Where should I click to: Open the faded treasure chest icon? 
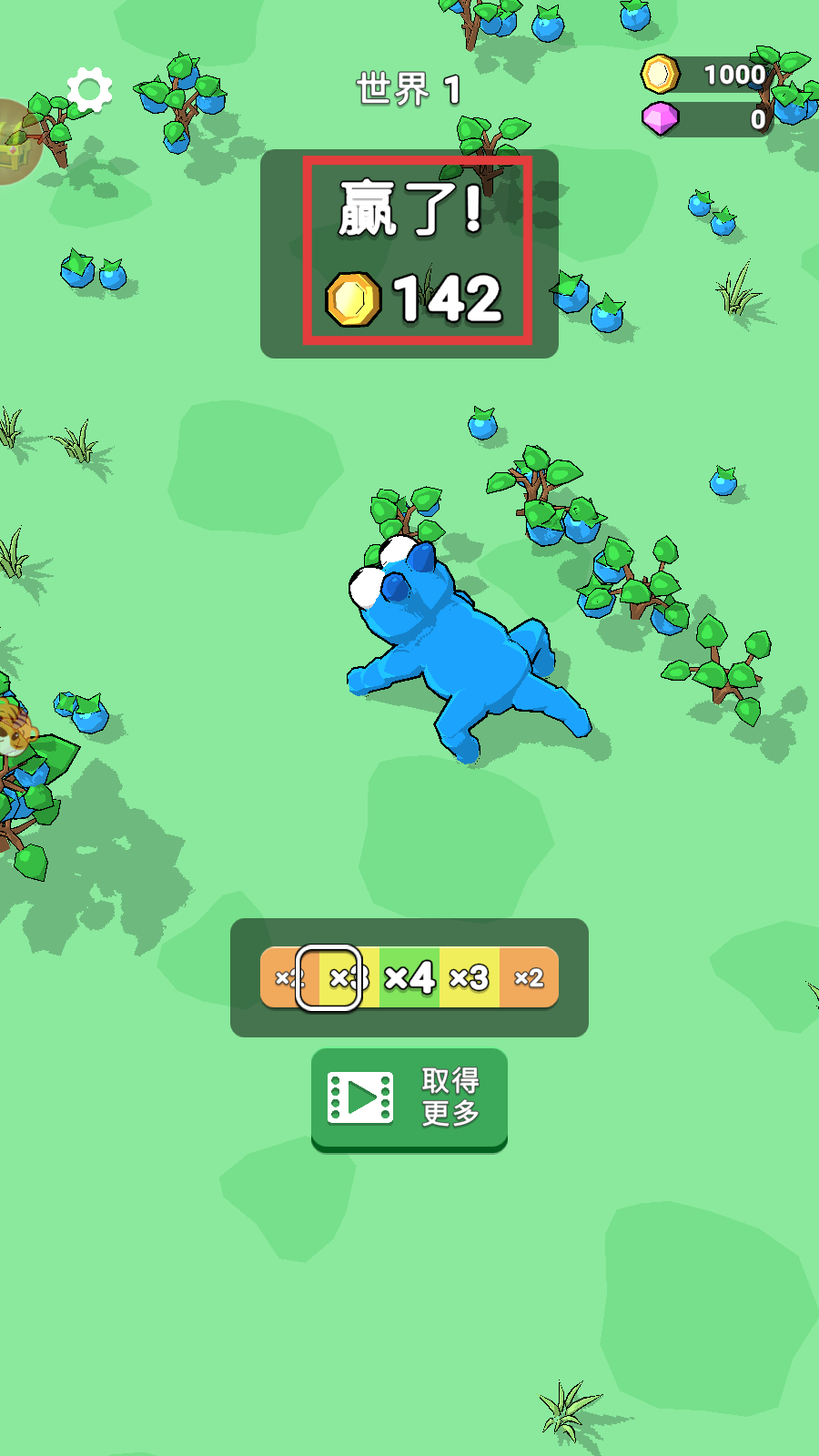tap(15, 142)
